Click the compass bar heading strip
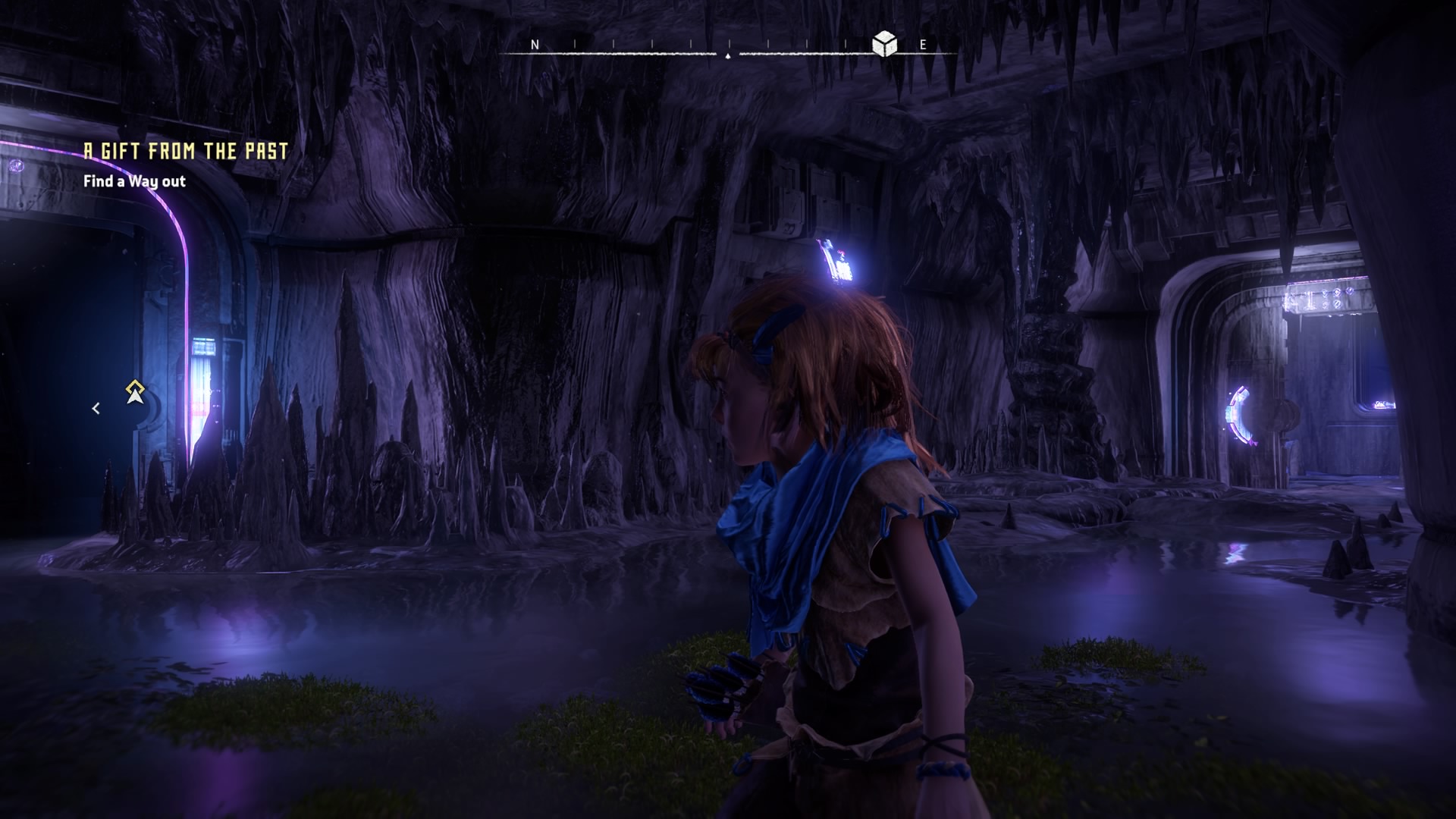Viewport: 1456px width, 819px height. (728, 50)
